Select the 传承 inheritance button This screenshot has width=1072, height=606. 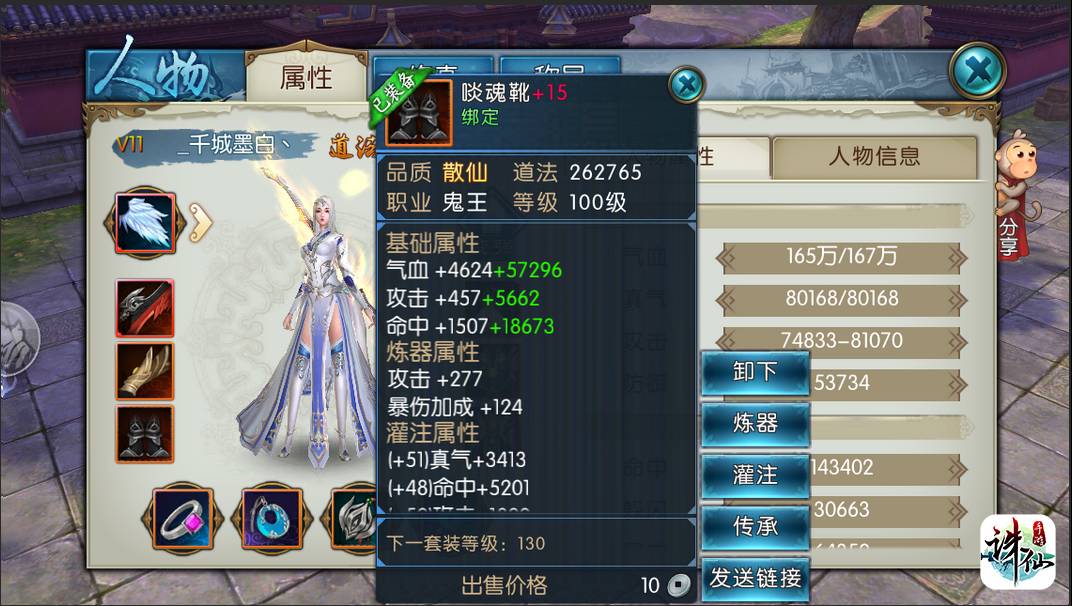tap(755, 526)
